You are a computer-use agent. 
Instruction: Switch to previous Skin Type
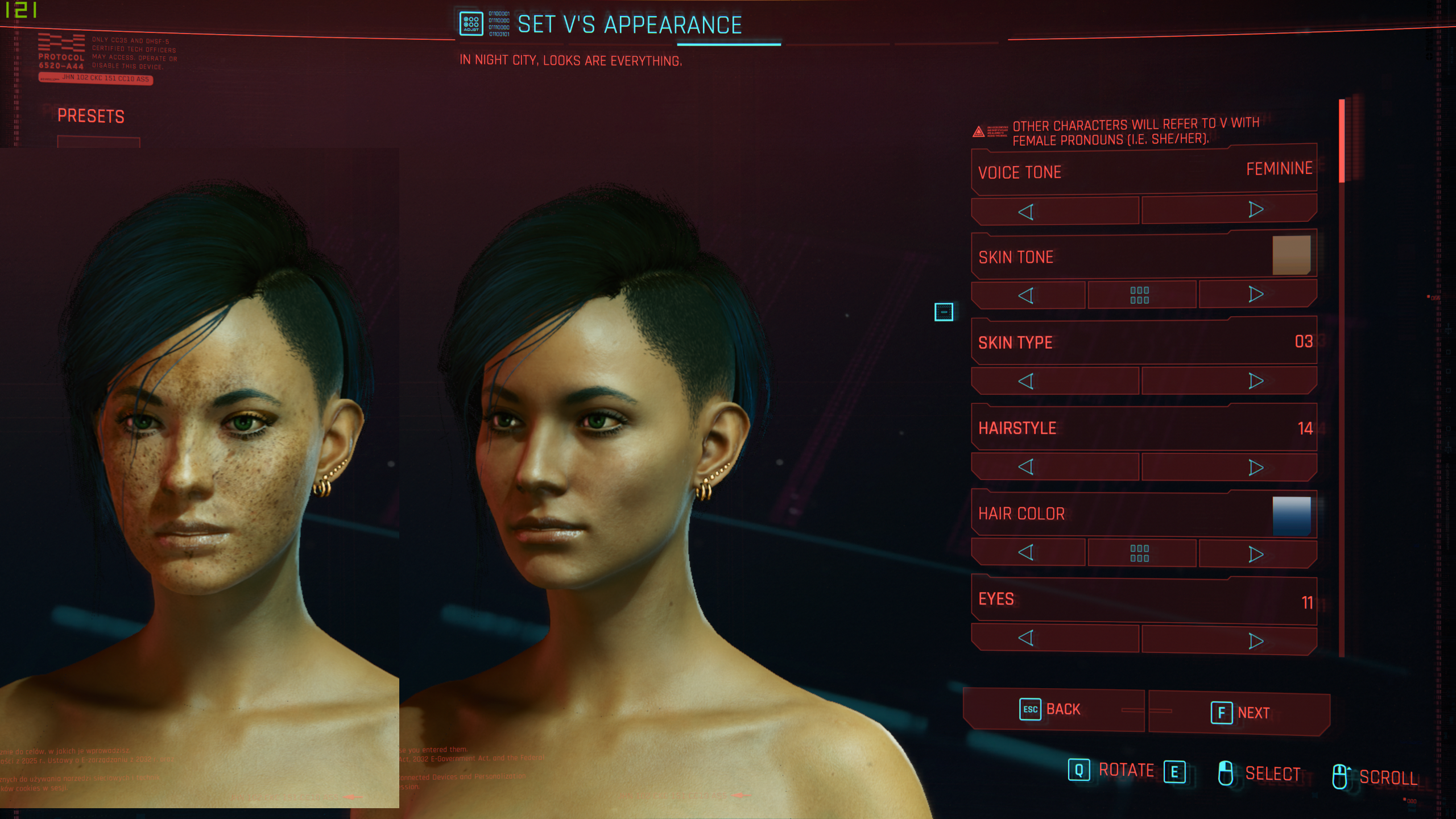click(x=1026, y=381)
